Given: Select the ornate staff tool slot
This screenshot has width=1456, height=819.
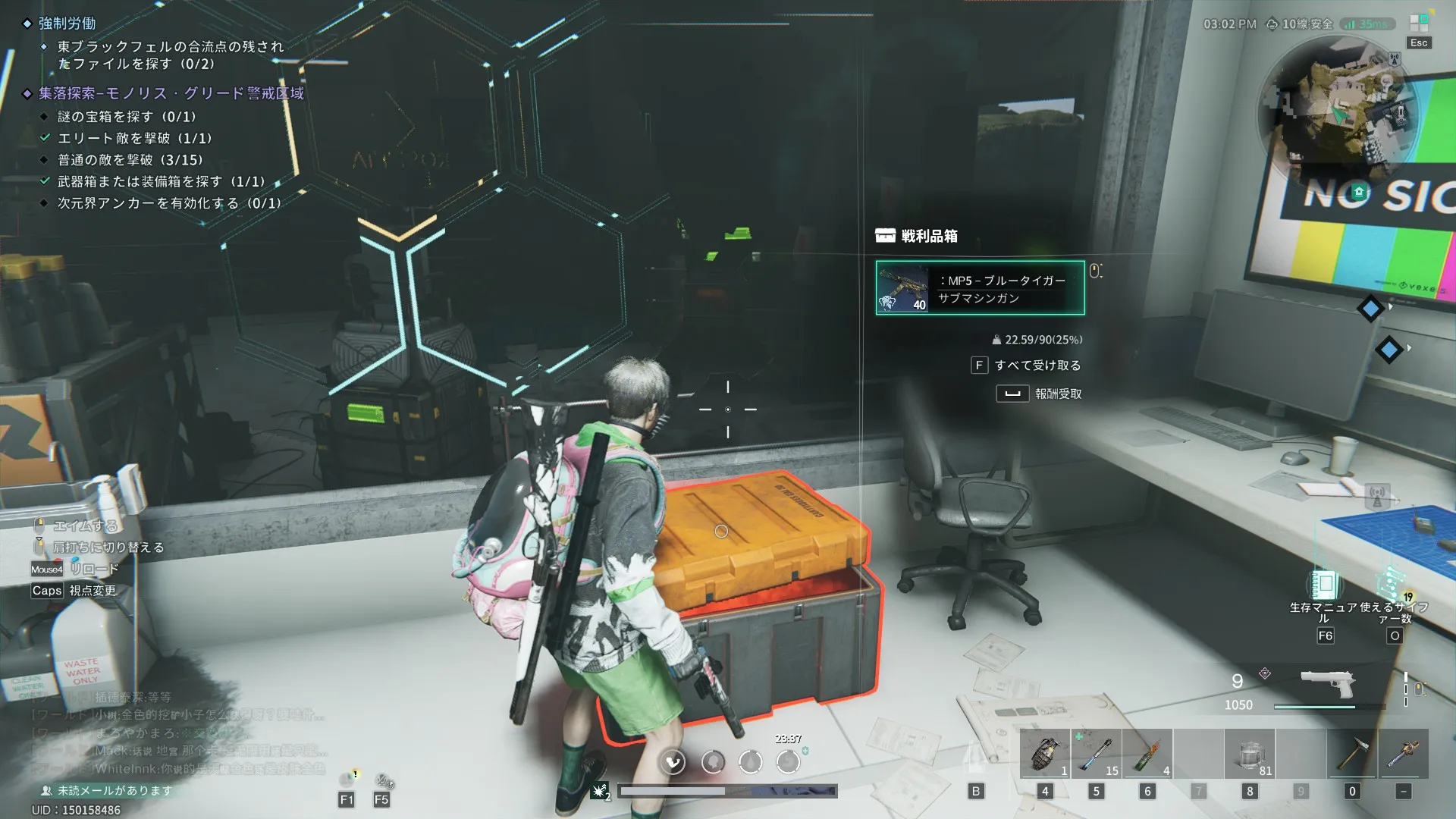Looking at the screenshot, I should click(1403, 754).
